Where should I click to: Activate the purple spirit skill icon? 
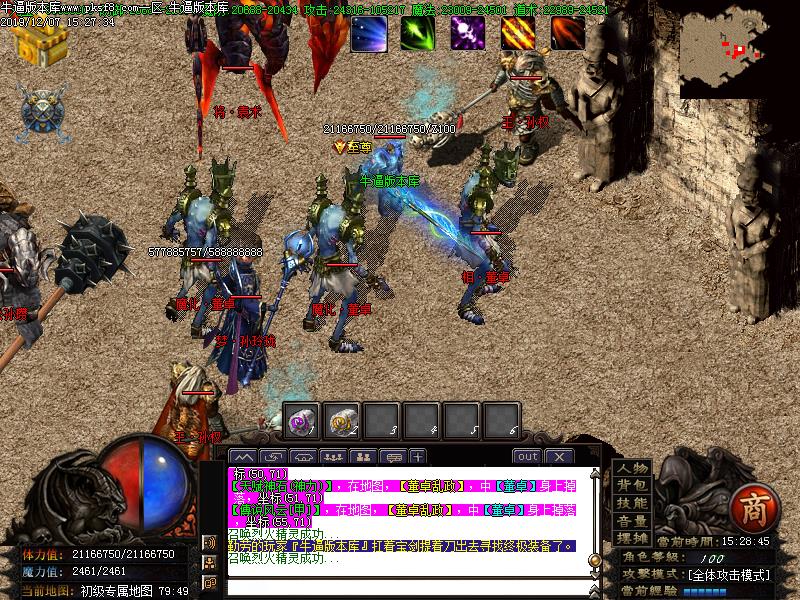coord(467,33)
